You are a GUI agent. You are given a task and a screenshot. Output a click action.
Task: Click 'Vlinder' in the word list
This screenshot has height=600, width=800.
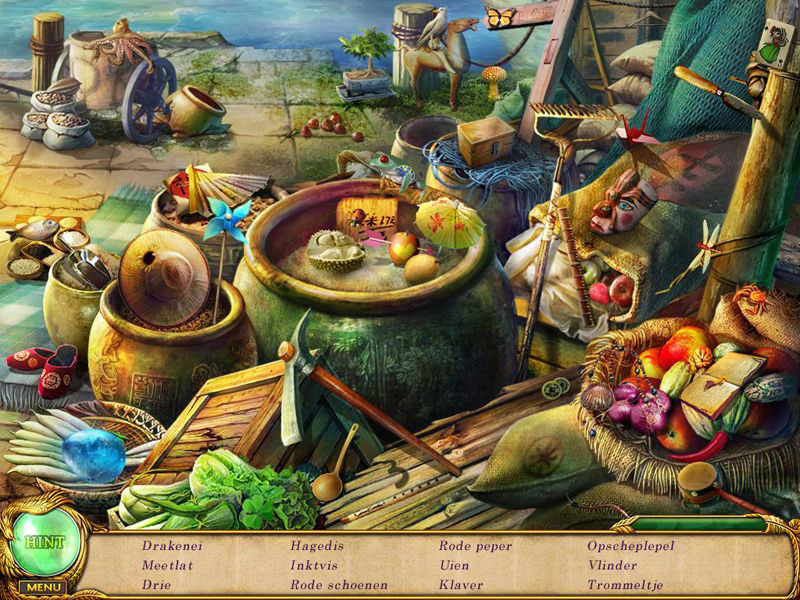pyautogui.click(x=612, y=565)
